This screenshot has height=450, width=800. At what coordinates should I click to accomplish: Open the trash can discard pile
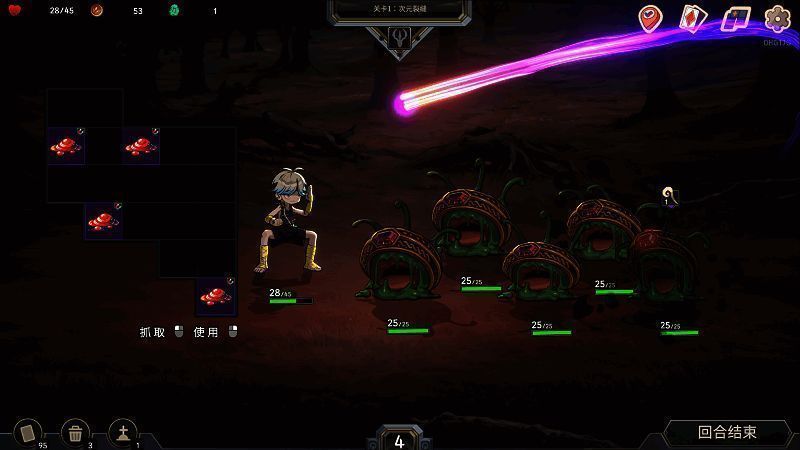75,432
